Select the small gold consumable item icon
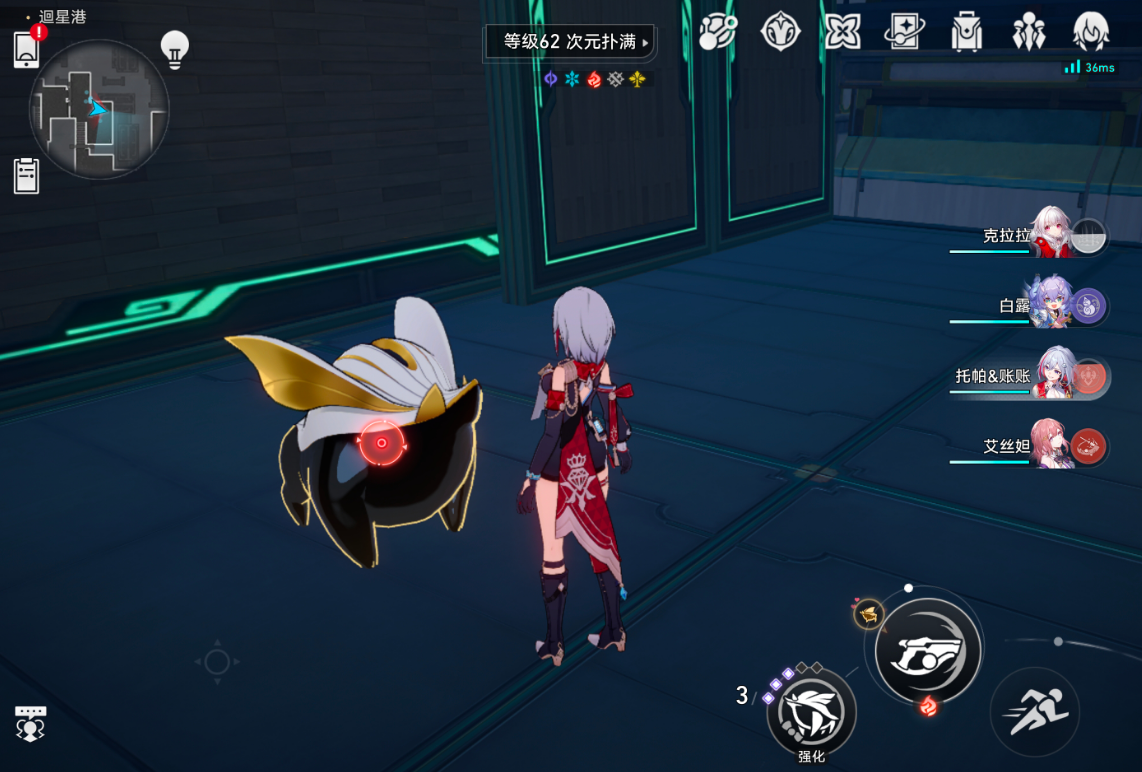The width and height of the screenshot is (1142, 772). click(x=868, y=613)
